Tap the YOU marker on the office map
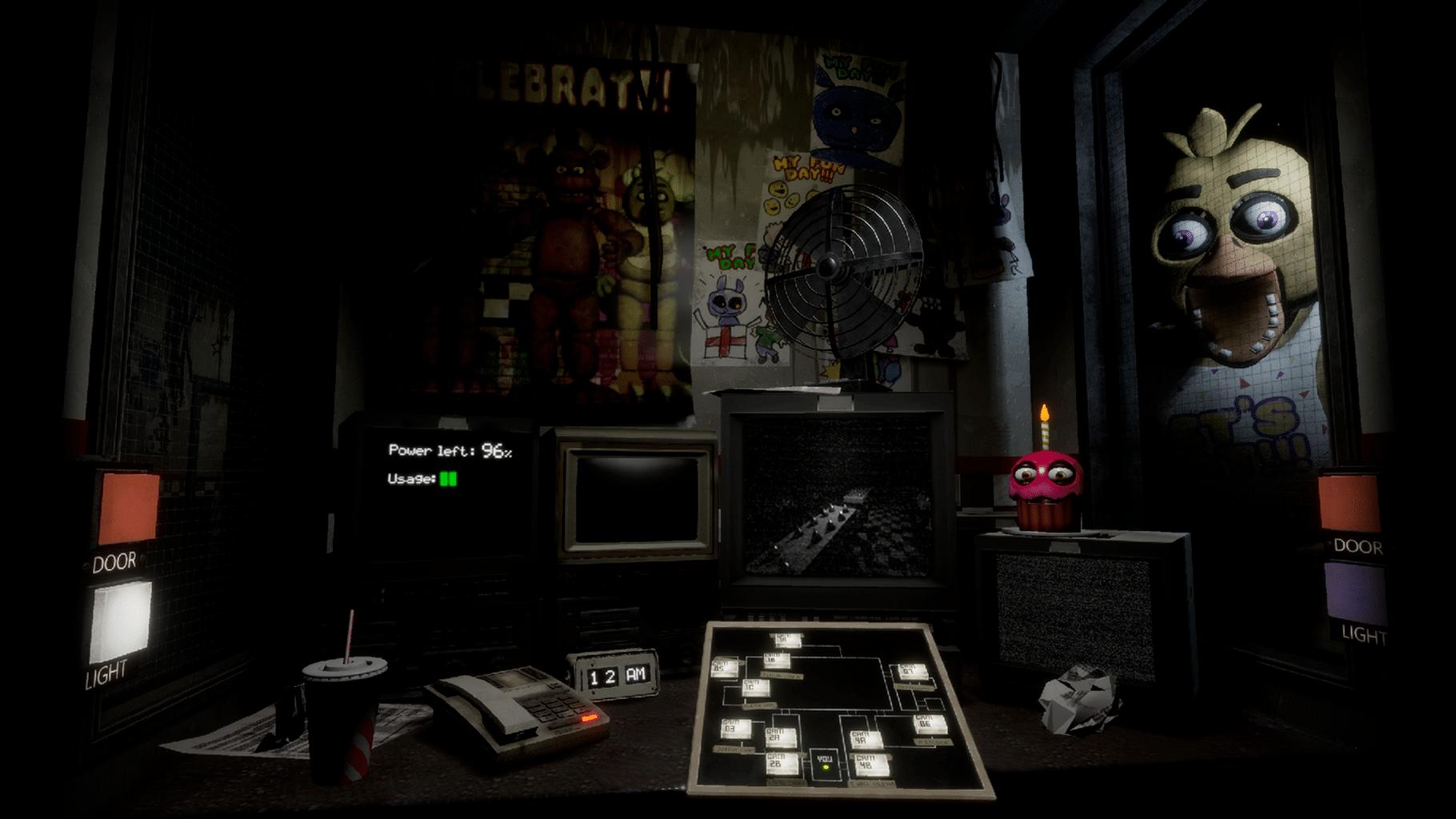 825,758
